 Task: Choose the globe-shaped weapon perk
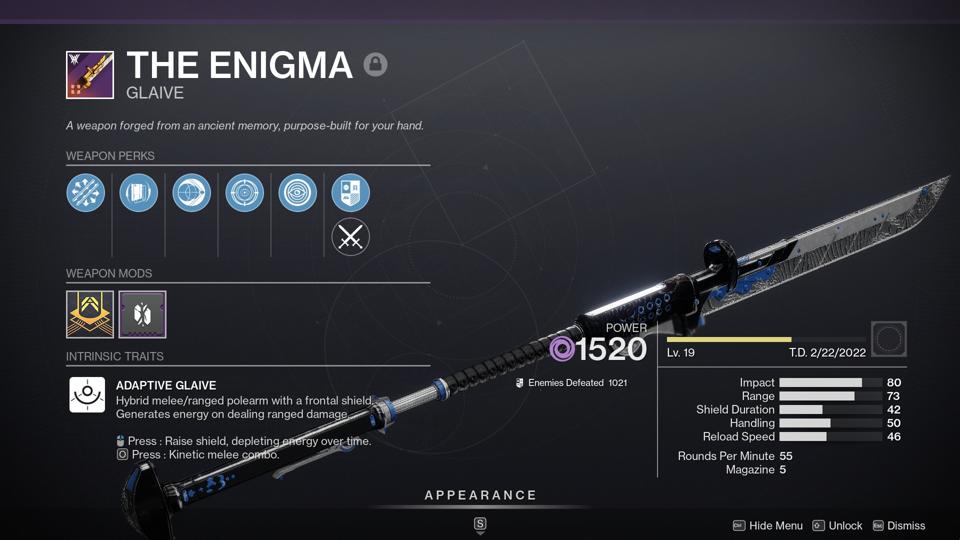192,193
